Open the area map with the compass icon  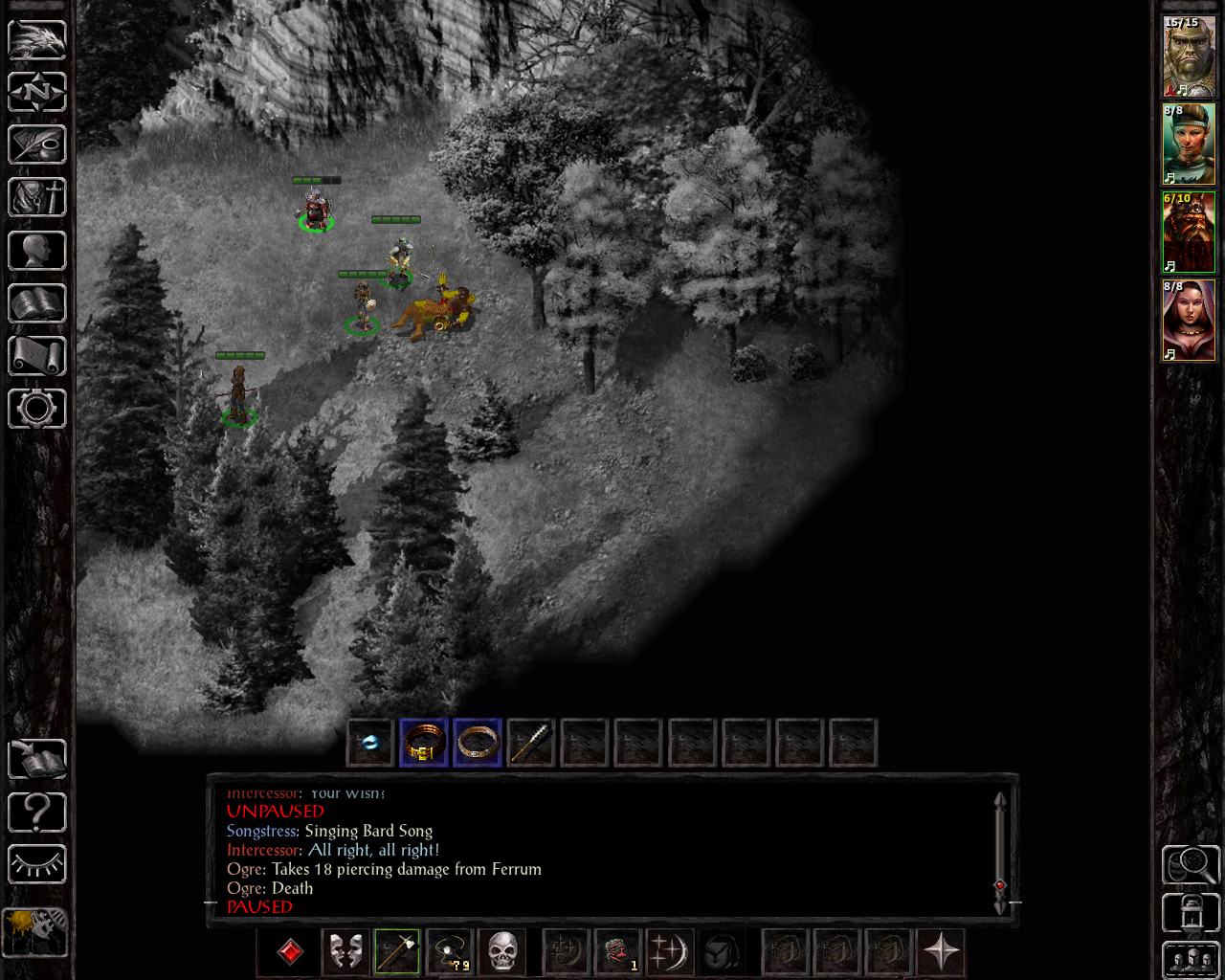36,92
